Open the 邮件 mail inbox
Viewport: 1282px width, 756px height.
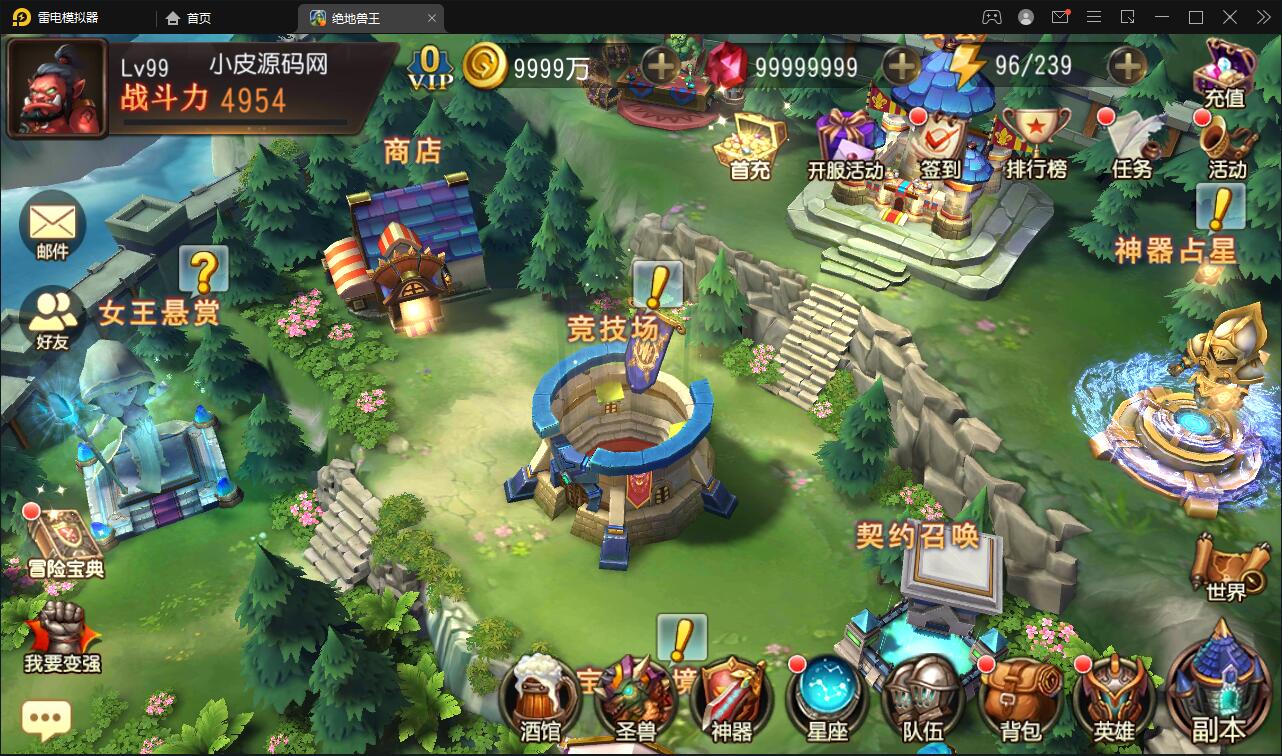click(53, 226)
